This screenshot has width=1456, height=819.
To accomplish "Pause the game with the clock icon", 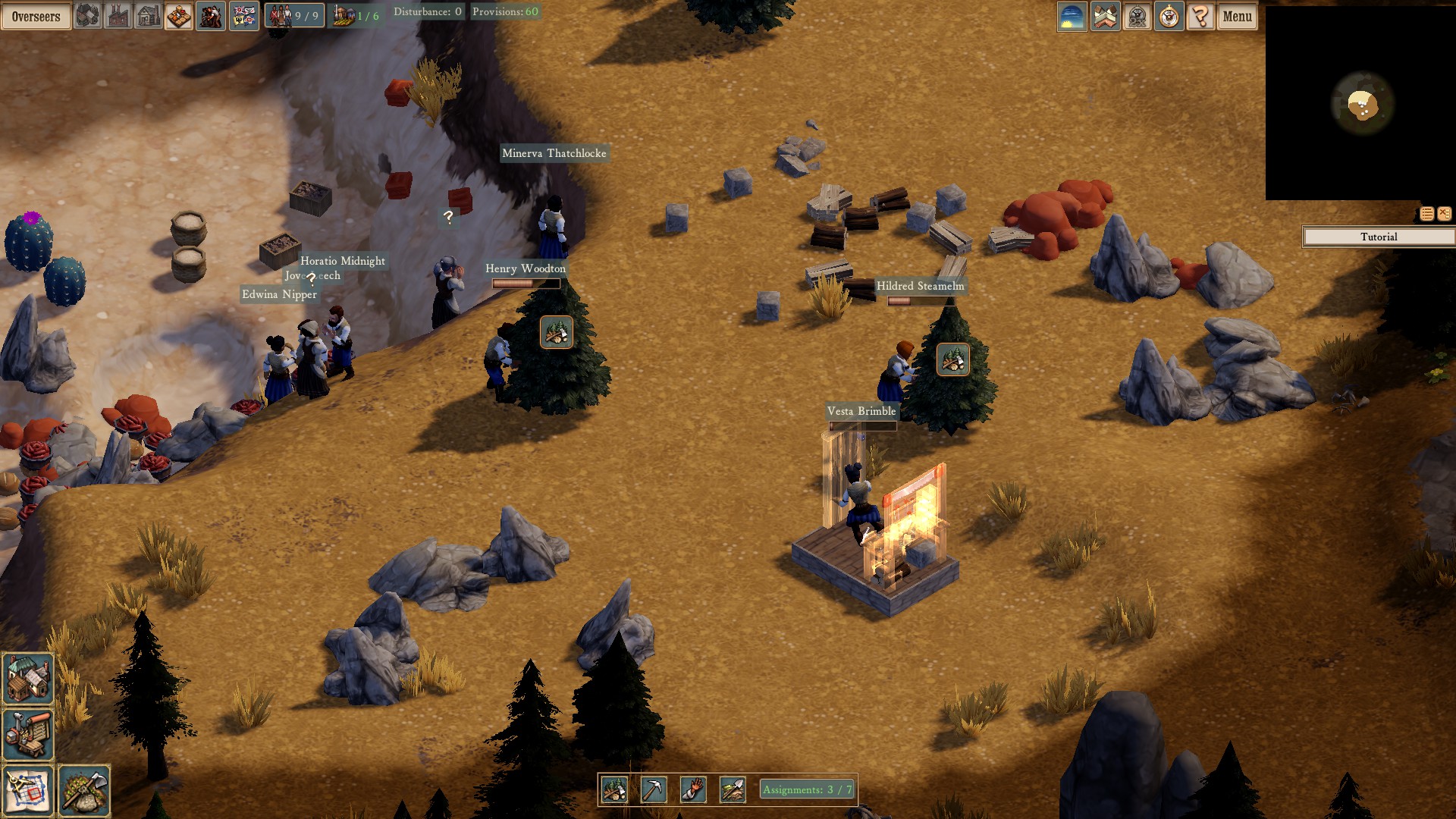I will point(1169,16).
